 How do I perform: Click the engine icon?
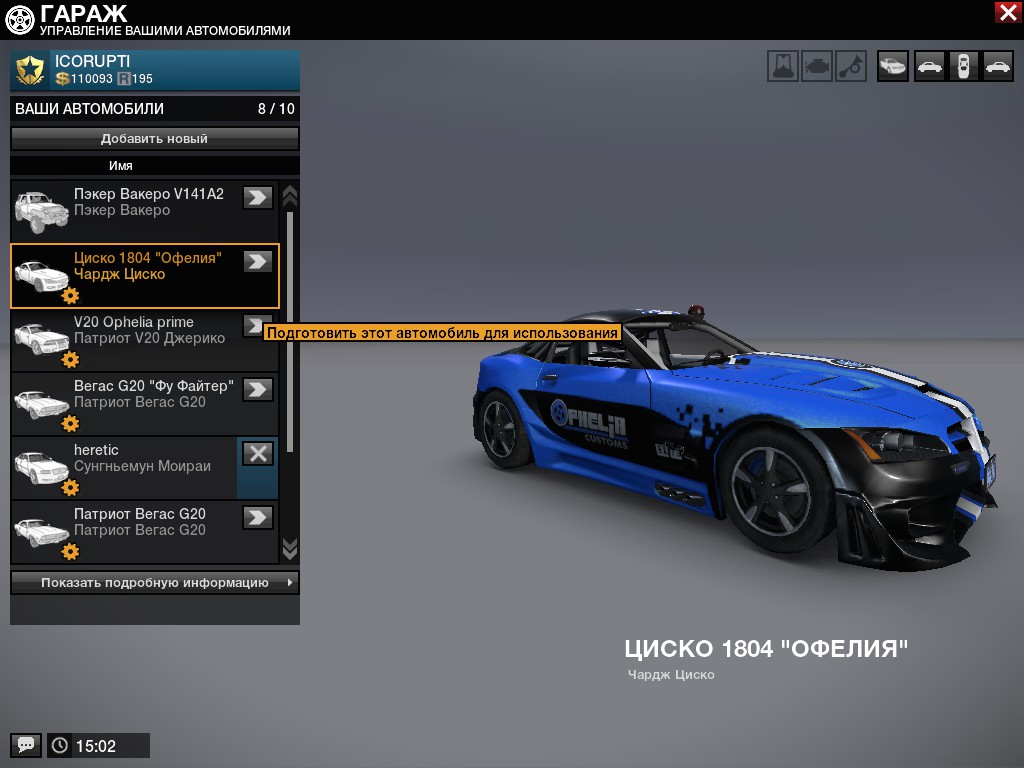pos(817,66)
